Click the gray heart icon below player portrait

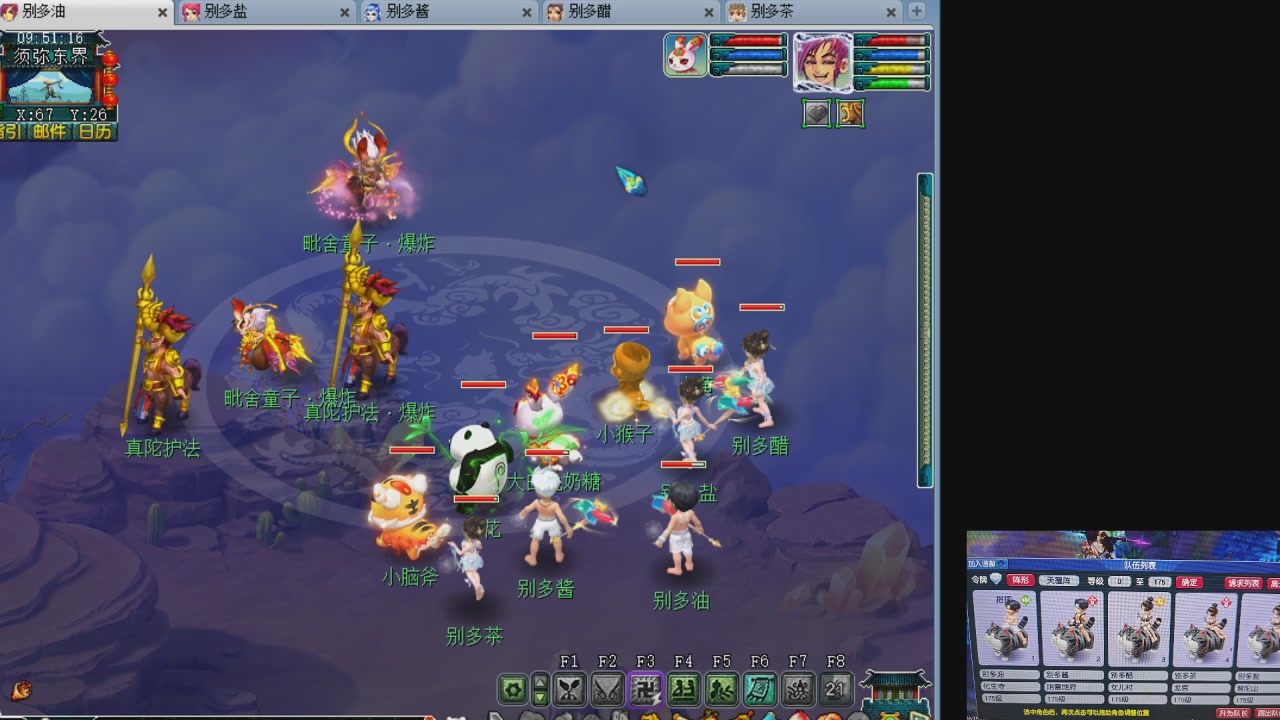point(817,112)
